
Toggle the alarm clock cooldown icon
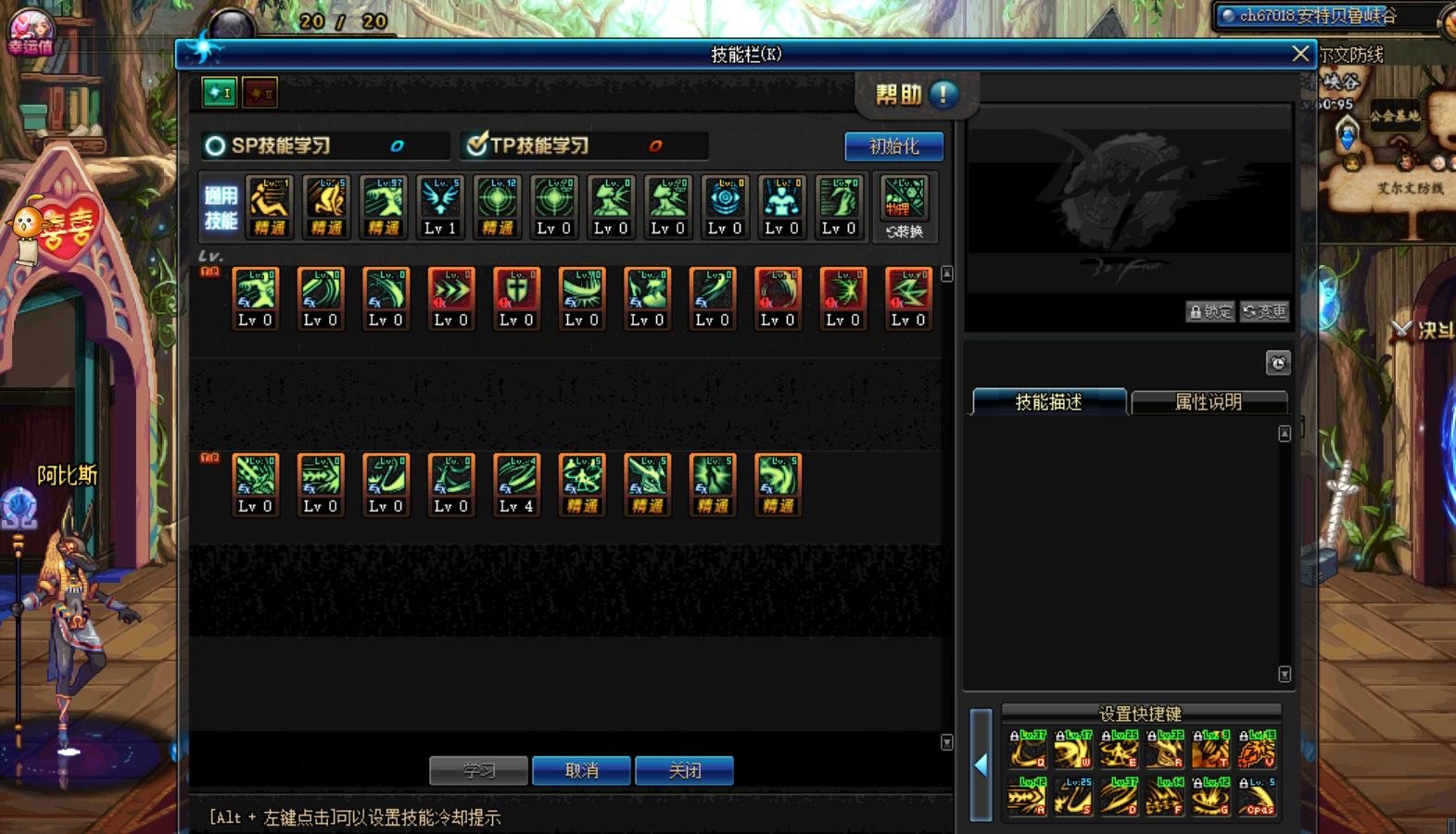(1278, 362)
